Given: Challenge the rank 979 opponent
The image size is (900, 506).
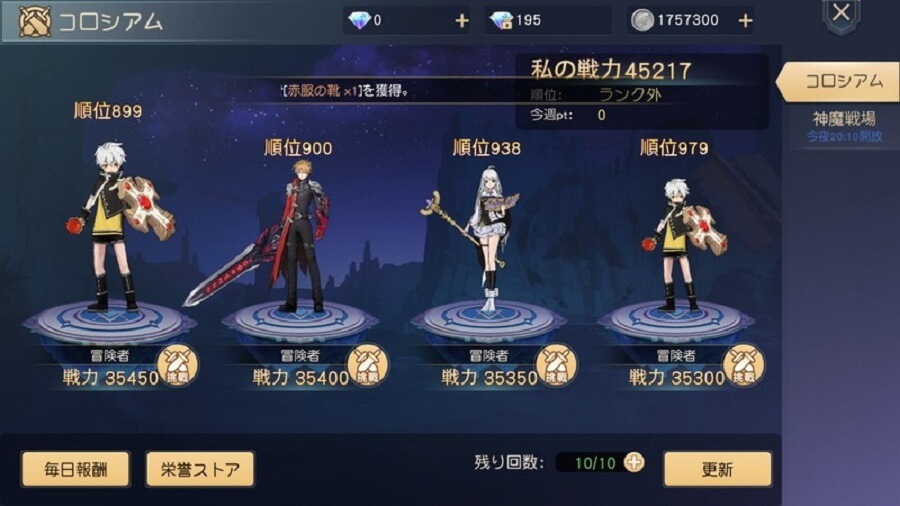Looking at the screenshot, I should 743,365.
